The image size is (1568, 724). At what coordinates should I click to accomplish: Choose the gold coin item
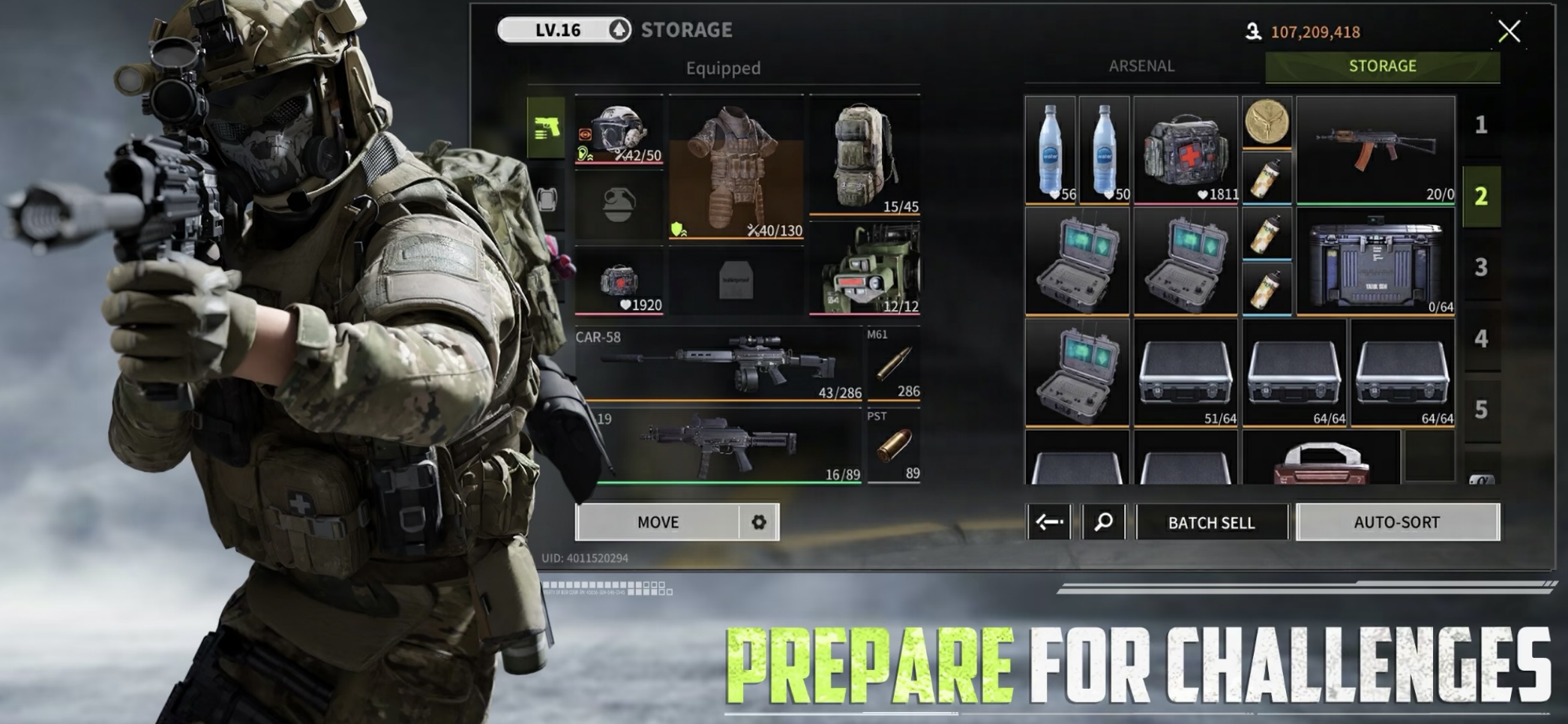click(x=1267, y=122)
